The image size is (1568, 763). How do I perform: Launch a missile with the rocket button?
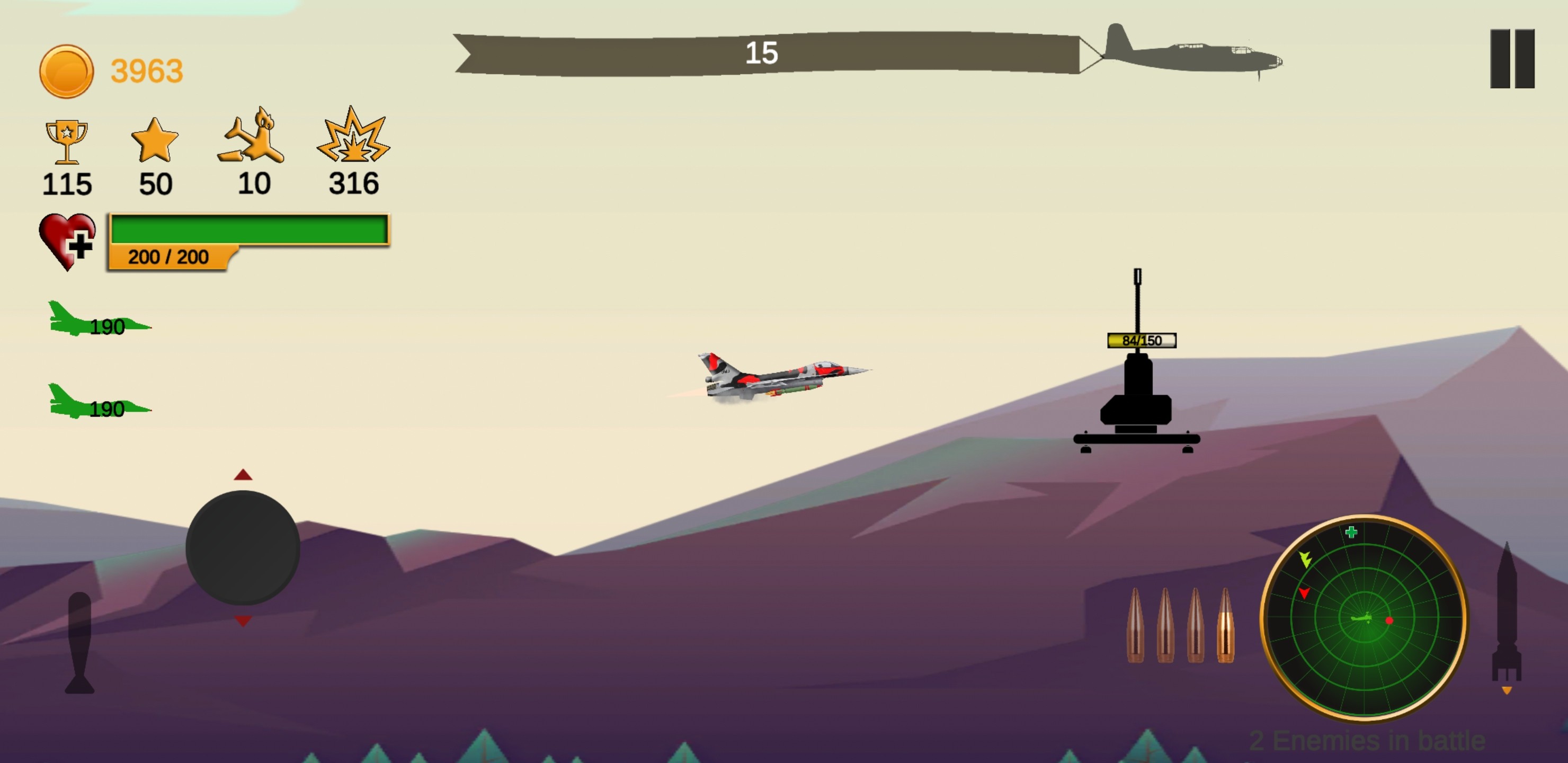tap(1507, 615)
